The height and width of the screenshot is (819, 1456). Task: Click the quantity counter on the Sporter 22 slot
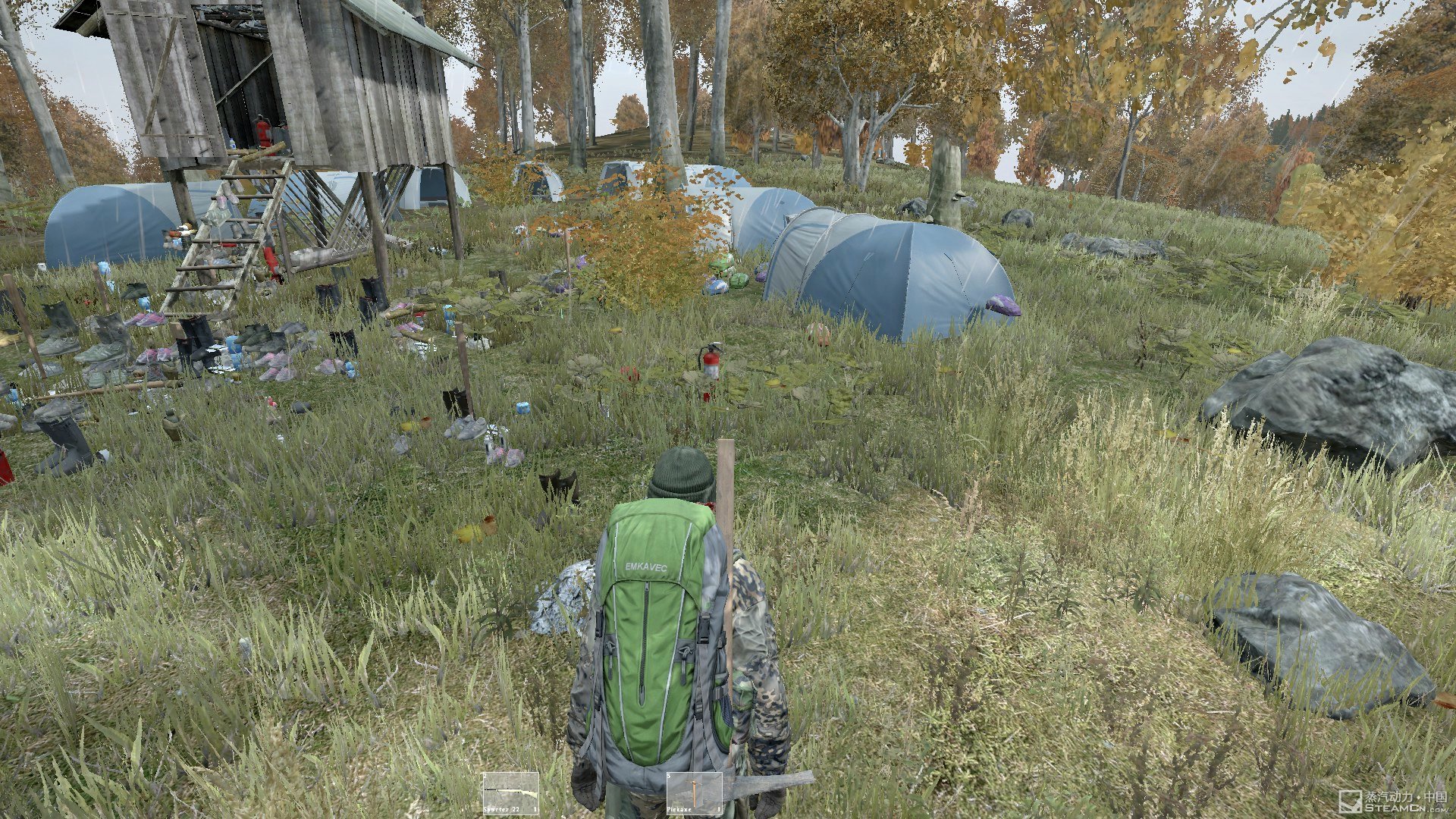click(x=535, y=808)
